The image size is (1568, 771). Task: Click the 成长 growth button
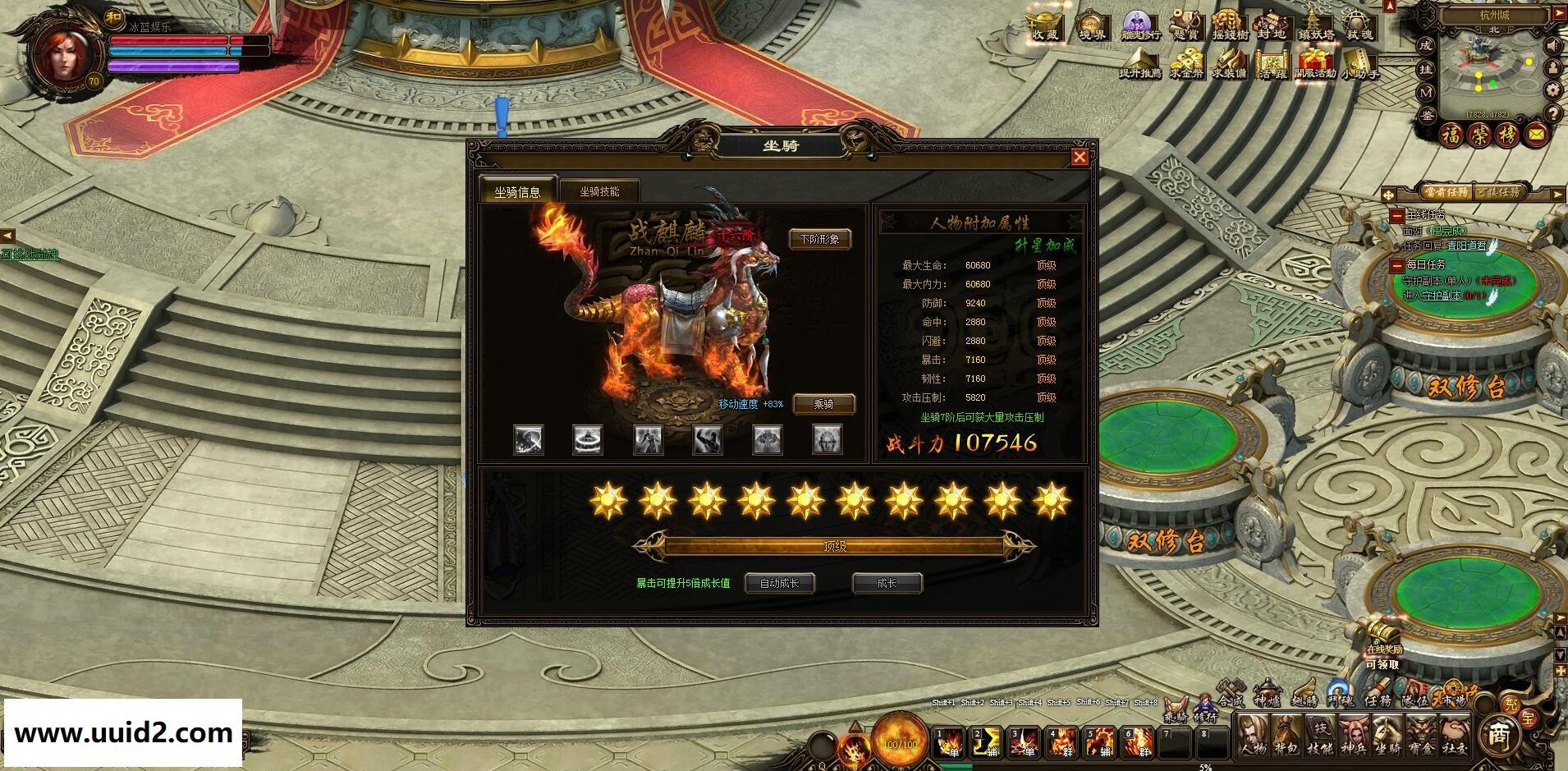887,583
